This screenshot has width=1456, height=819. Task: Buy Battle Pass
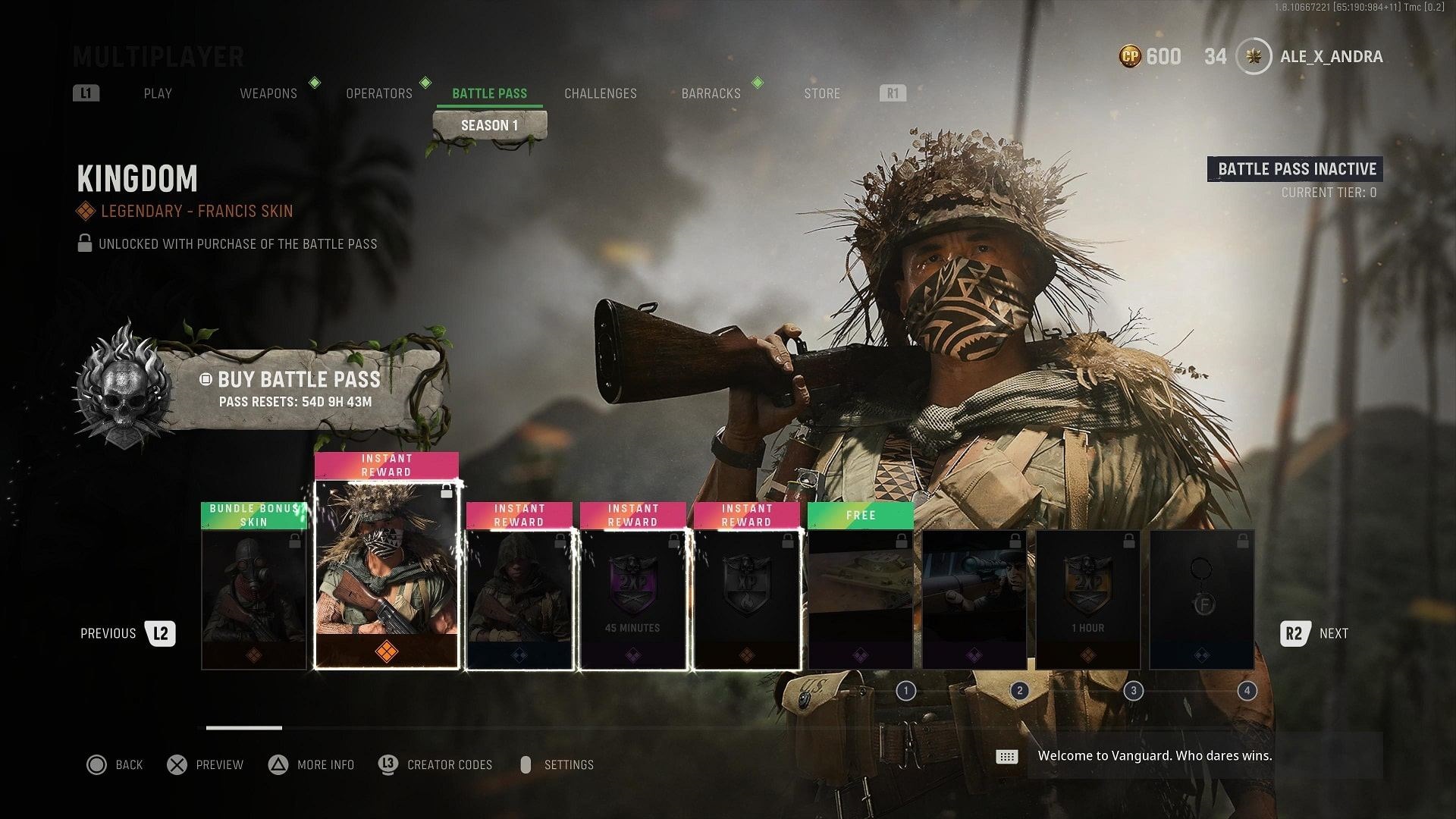click(x=299, y=388)
